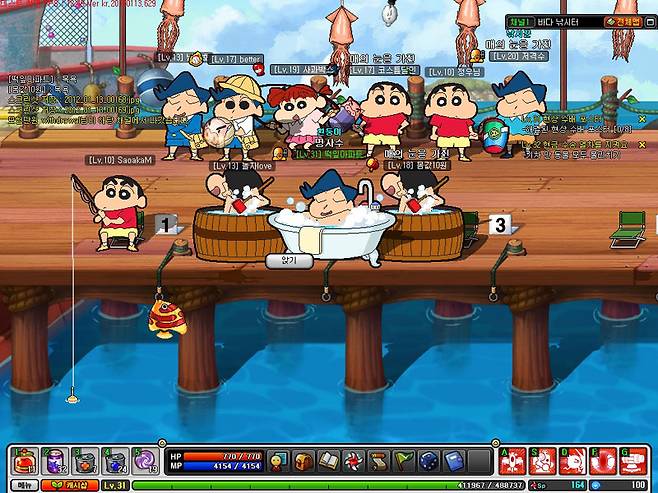Open the 메뉴 menu button
Image resolution: width=658 pixels, height=493 pixels.
(x=22, y=485)
